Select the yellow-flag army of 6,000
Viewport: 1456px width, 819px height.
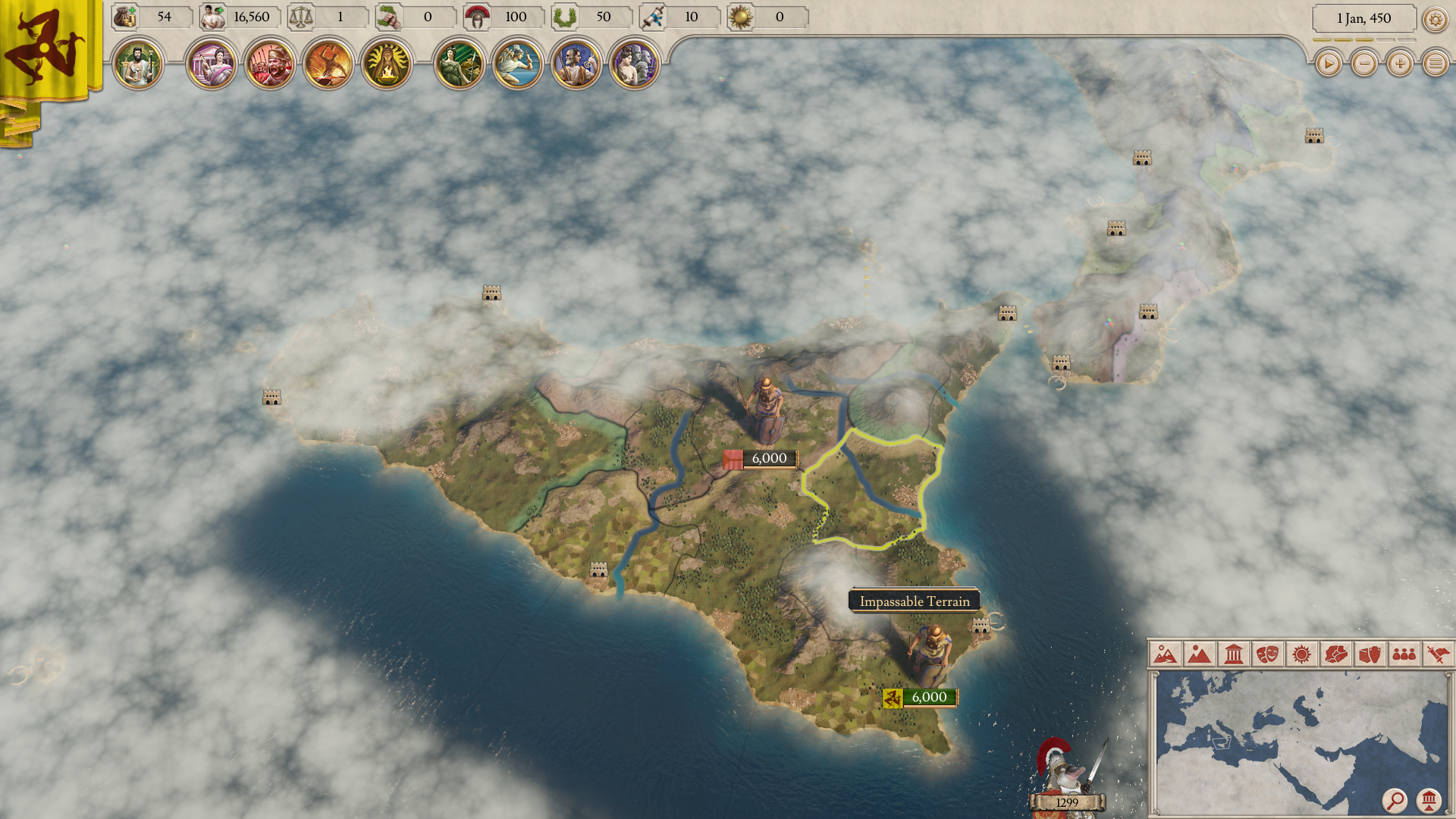point(920,698)
